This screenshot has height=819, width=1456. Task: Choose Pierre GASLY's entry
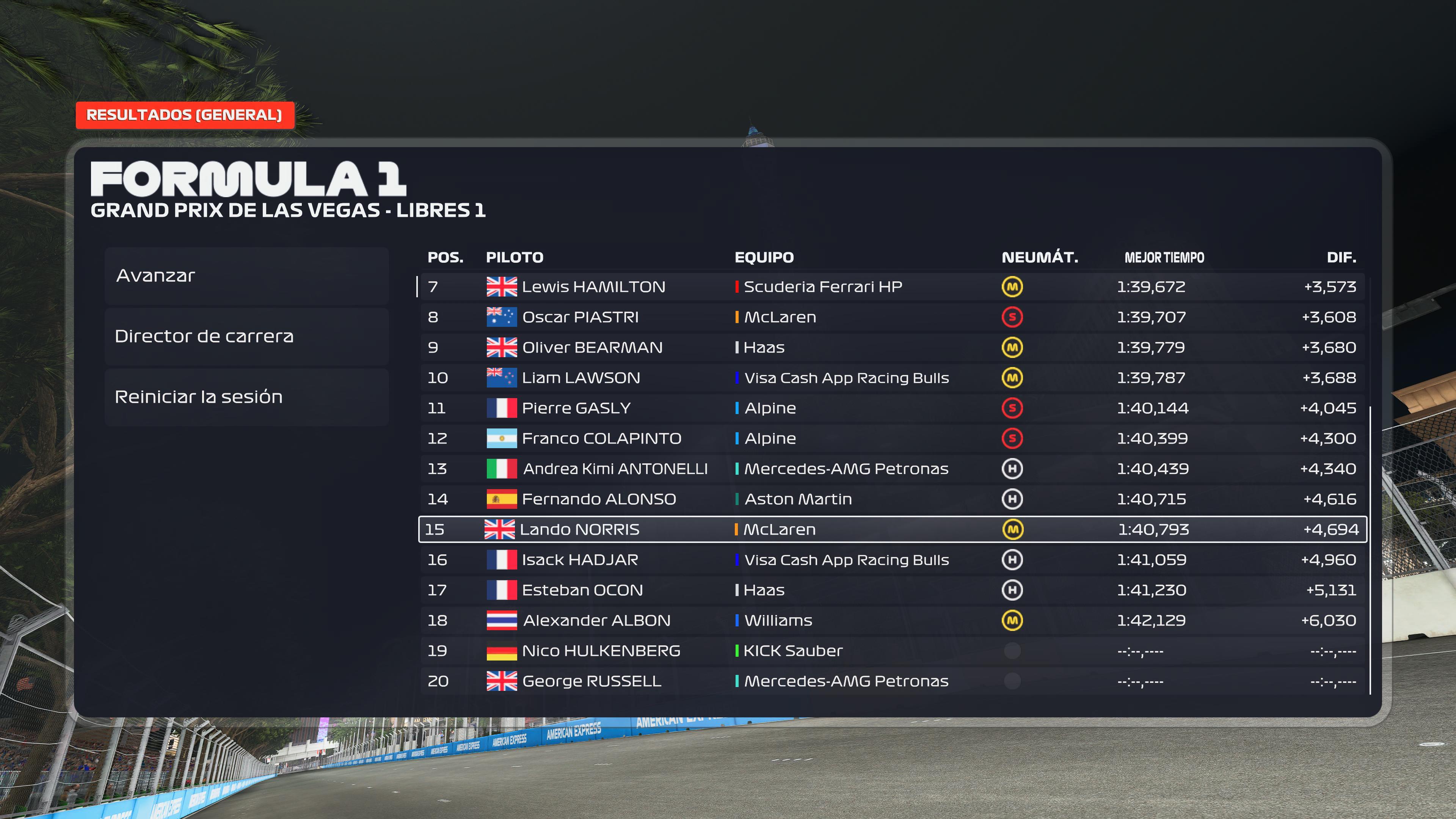click(892, 408)
